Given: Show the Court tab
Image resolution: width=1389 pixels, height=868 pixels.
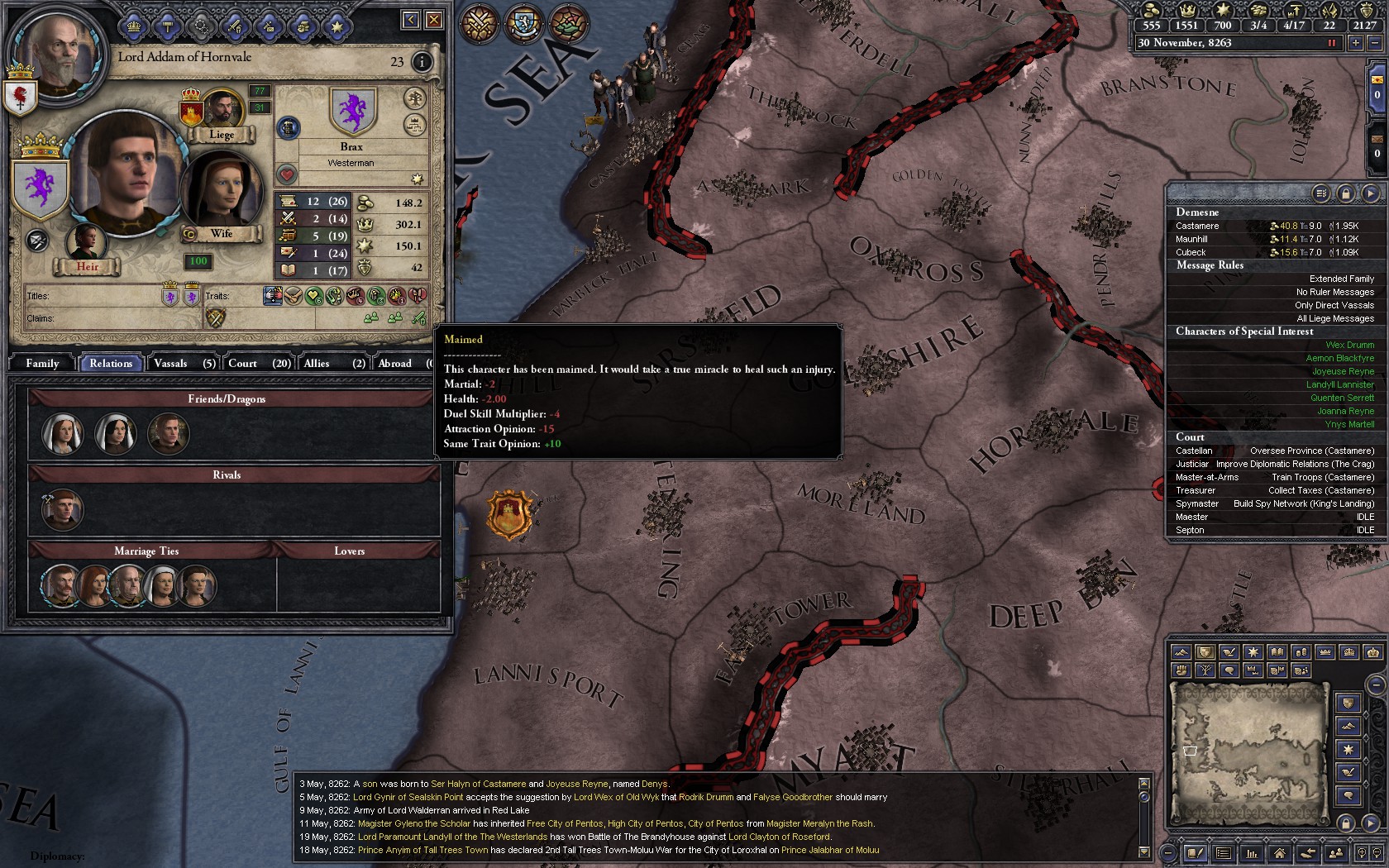Looking at the screenshot, I should (258, 363).
